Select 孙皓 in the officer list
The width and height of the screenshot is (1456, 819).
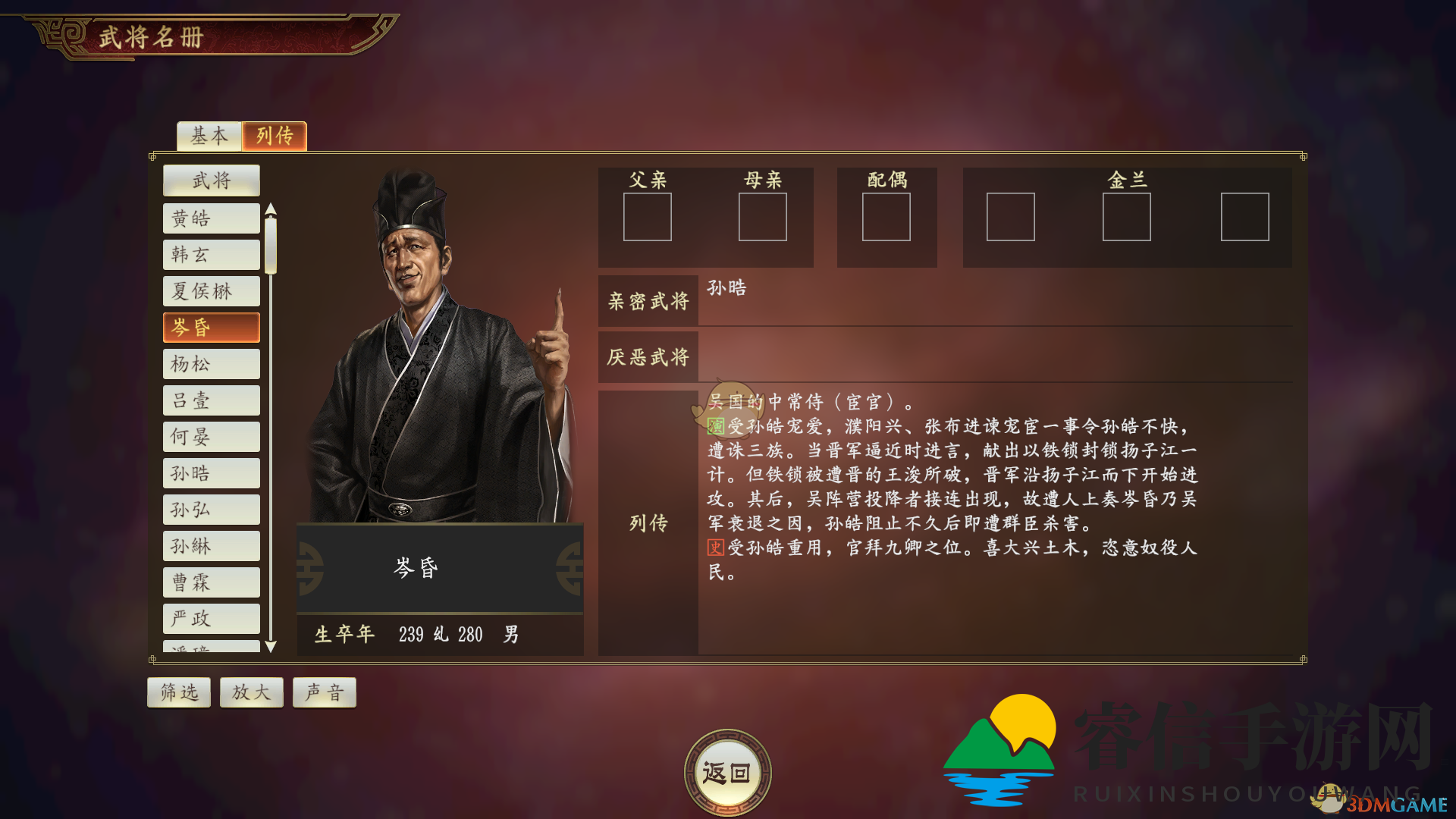(211, 472)
